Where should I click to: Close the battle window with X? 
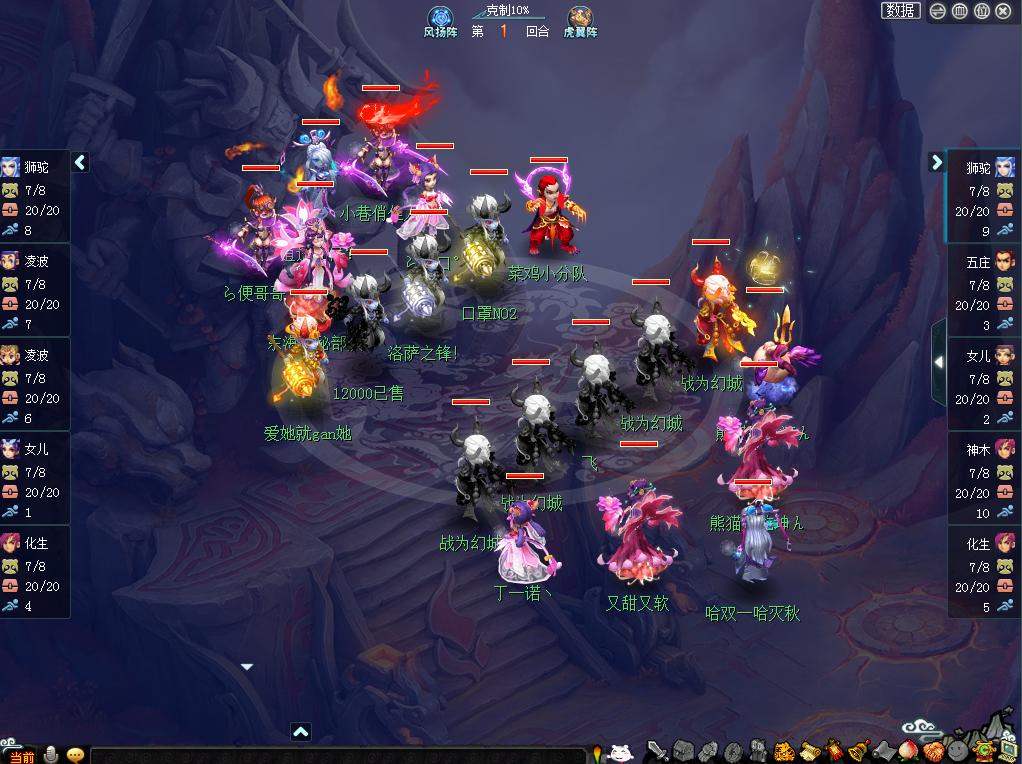click(x=1003, y=11)
